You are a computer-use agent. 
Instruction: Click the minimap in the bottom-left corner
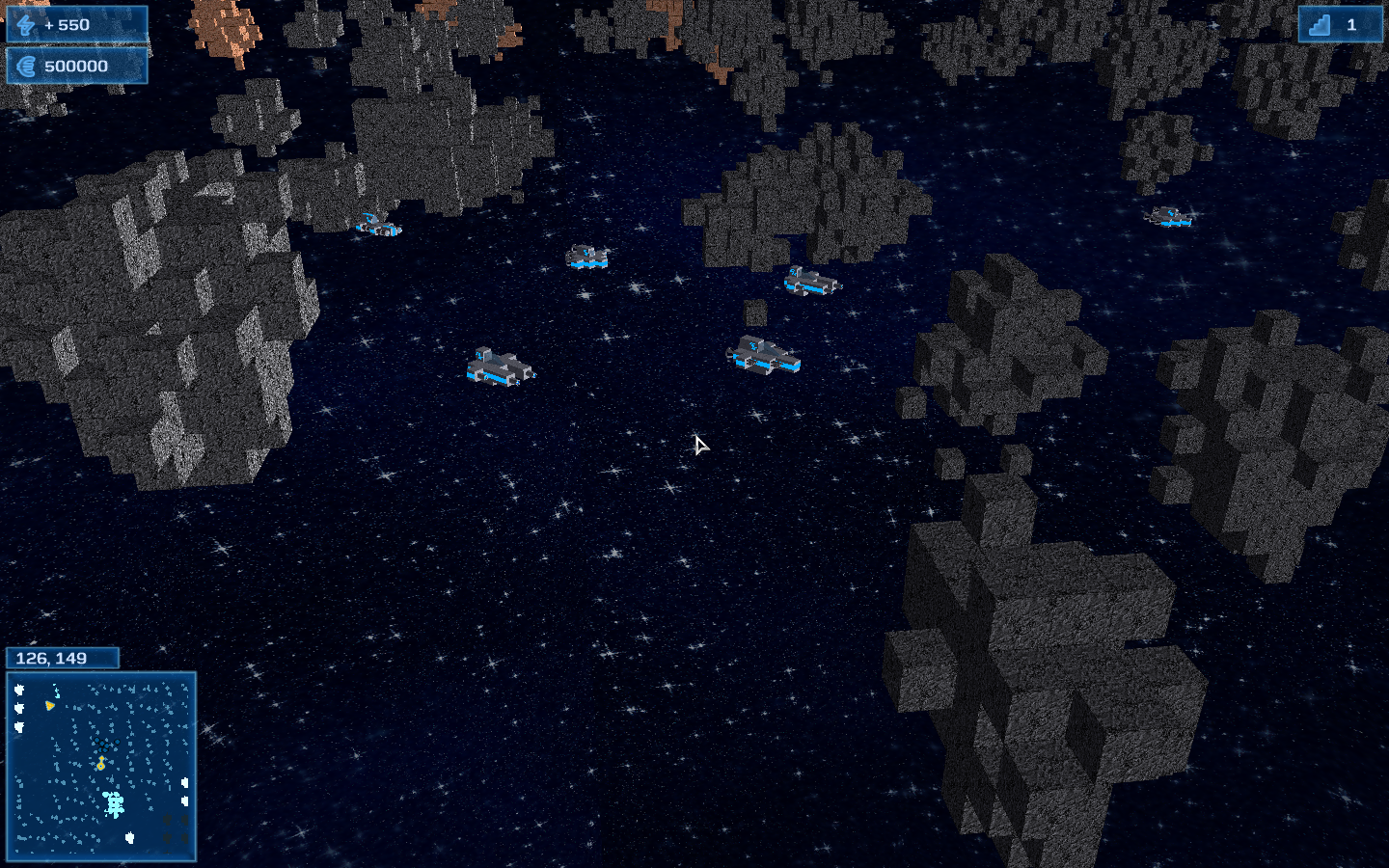[x=101, y=766]
